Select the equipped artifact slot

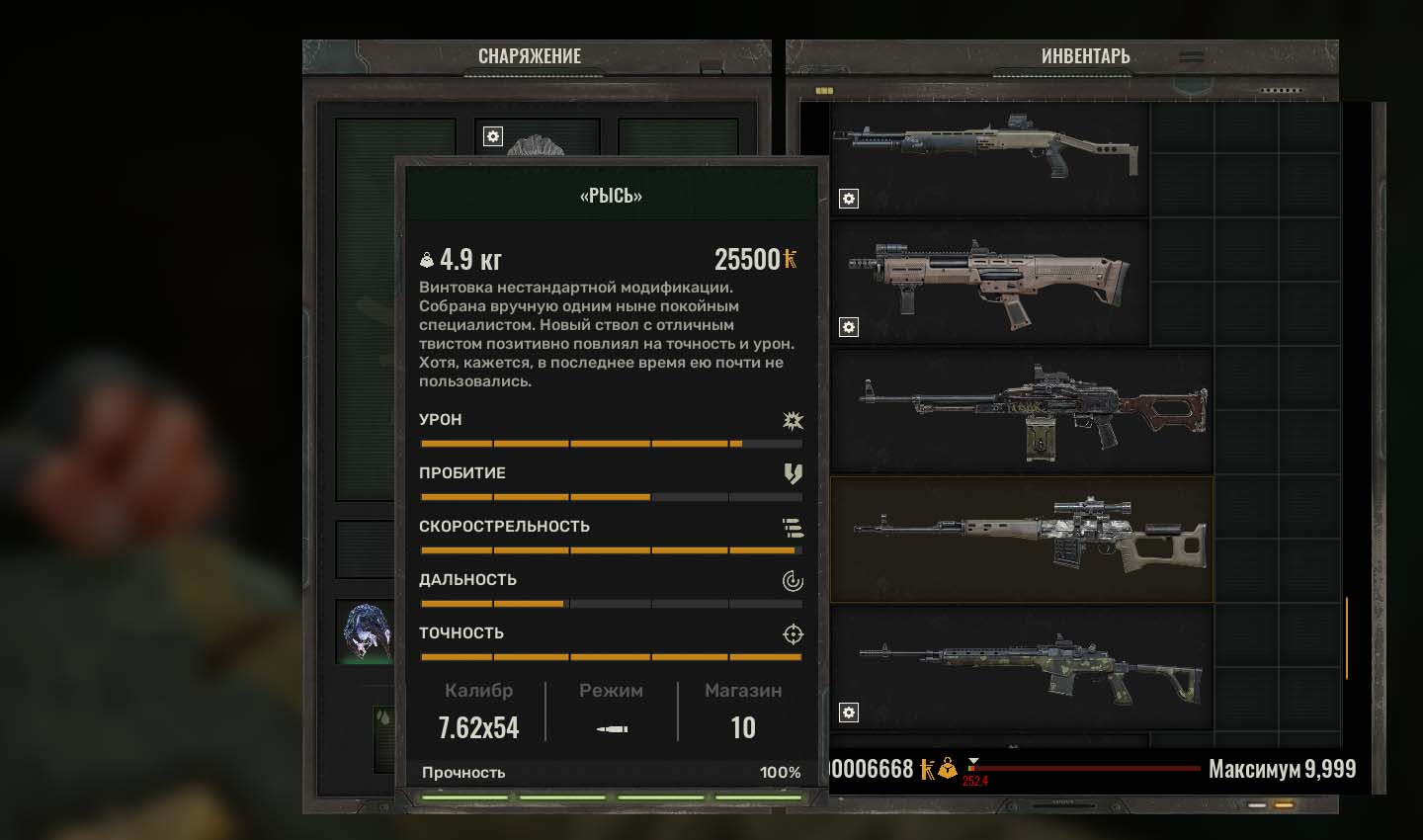click(366, 630)
